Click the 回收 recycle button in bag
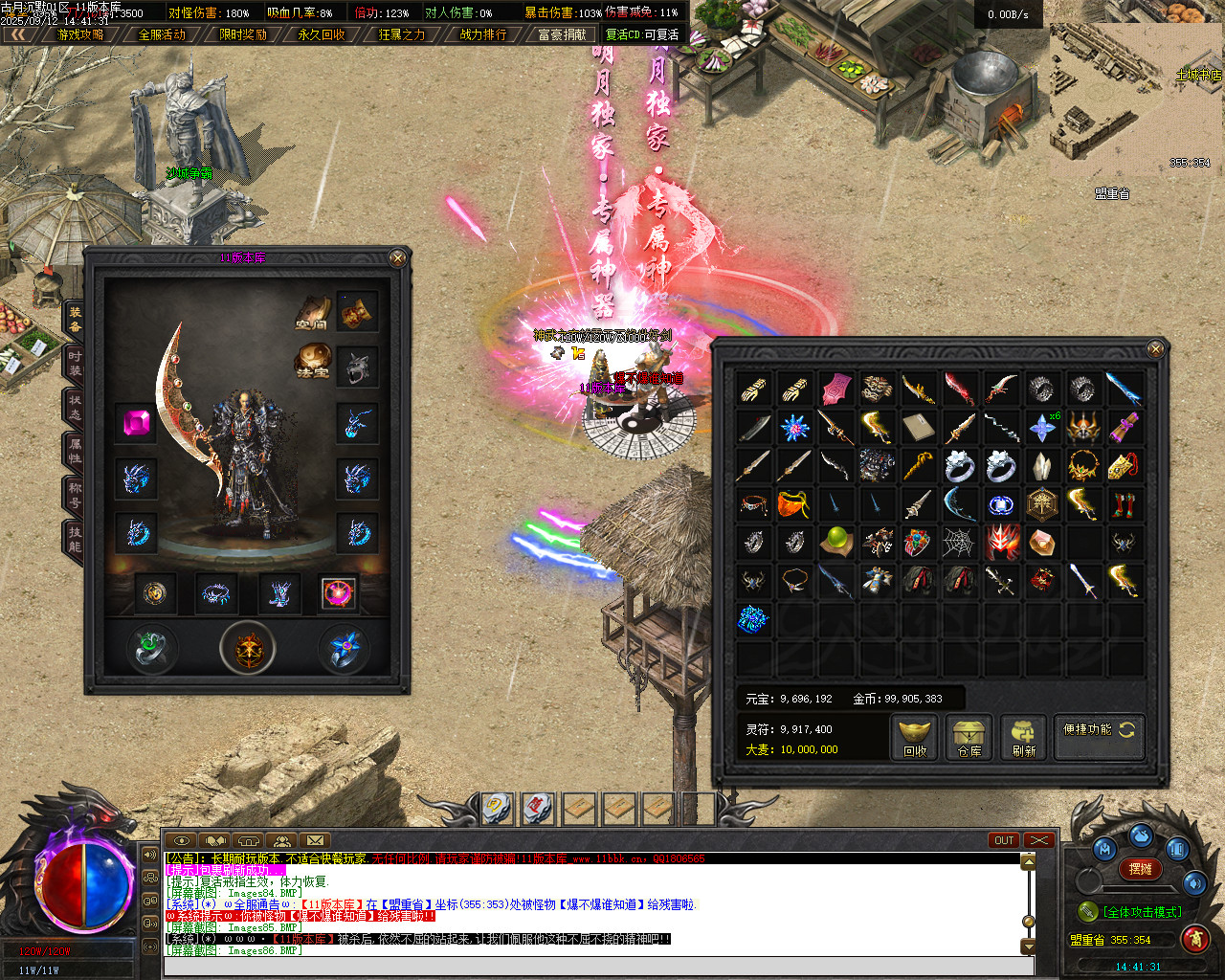Viewport: 1225px width, 980px height. pos(915,738)
